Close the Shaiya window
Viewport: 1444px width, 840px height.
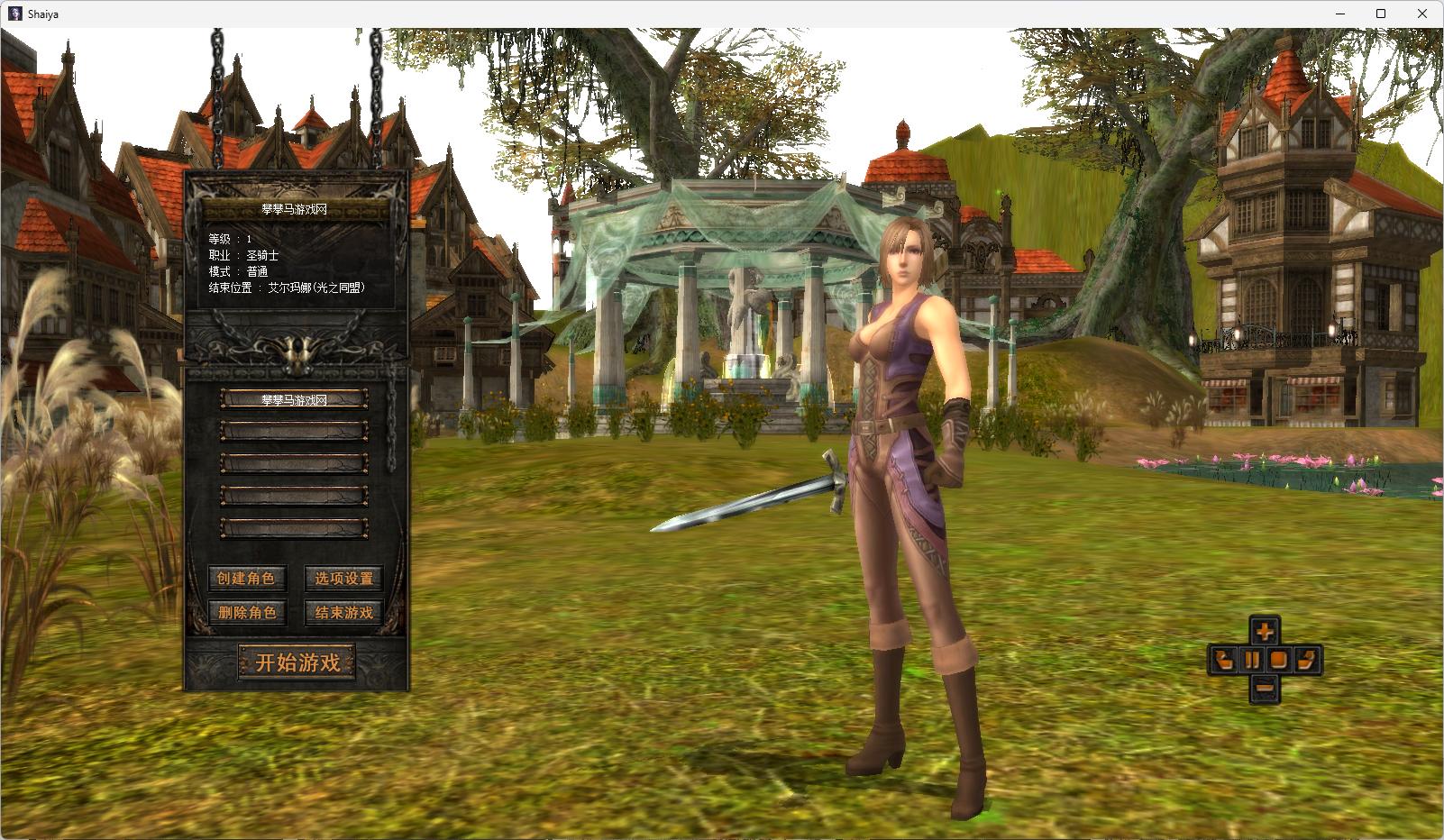[x=1422, y=14]
